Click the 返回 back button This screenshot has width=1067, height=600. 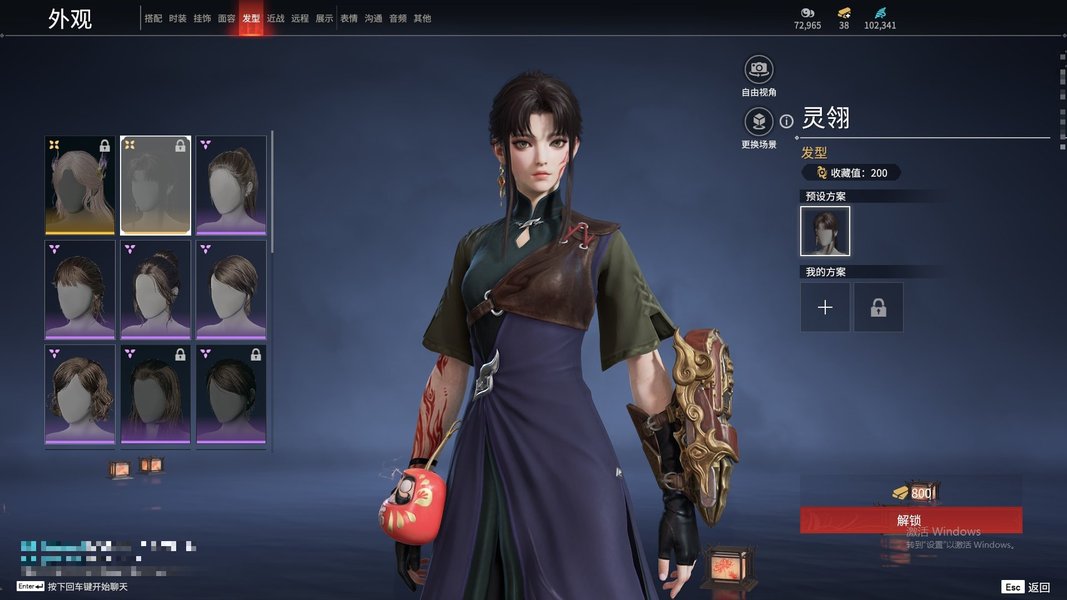coord(1027,587)
